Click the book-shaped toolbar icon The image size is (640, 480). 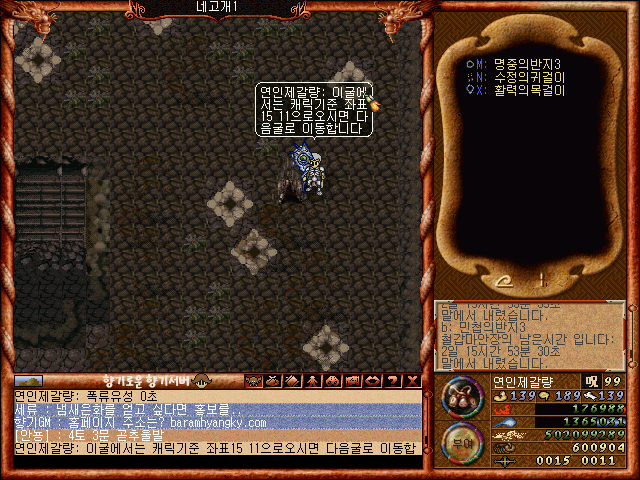pos(292,380)
